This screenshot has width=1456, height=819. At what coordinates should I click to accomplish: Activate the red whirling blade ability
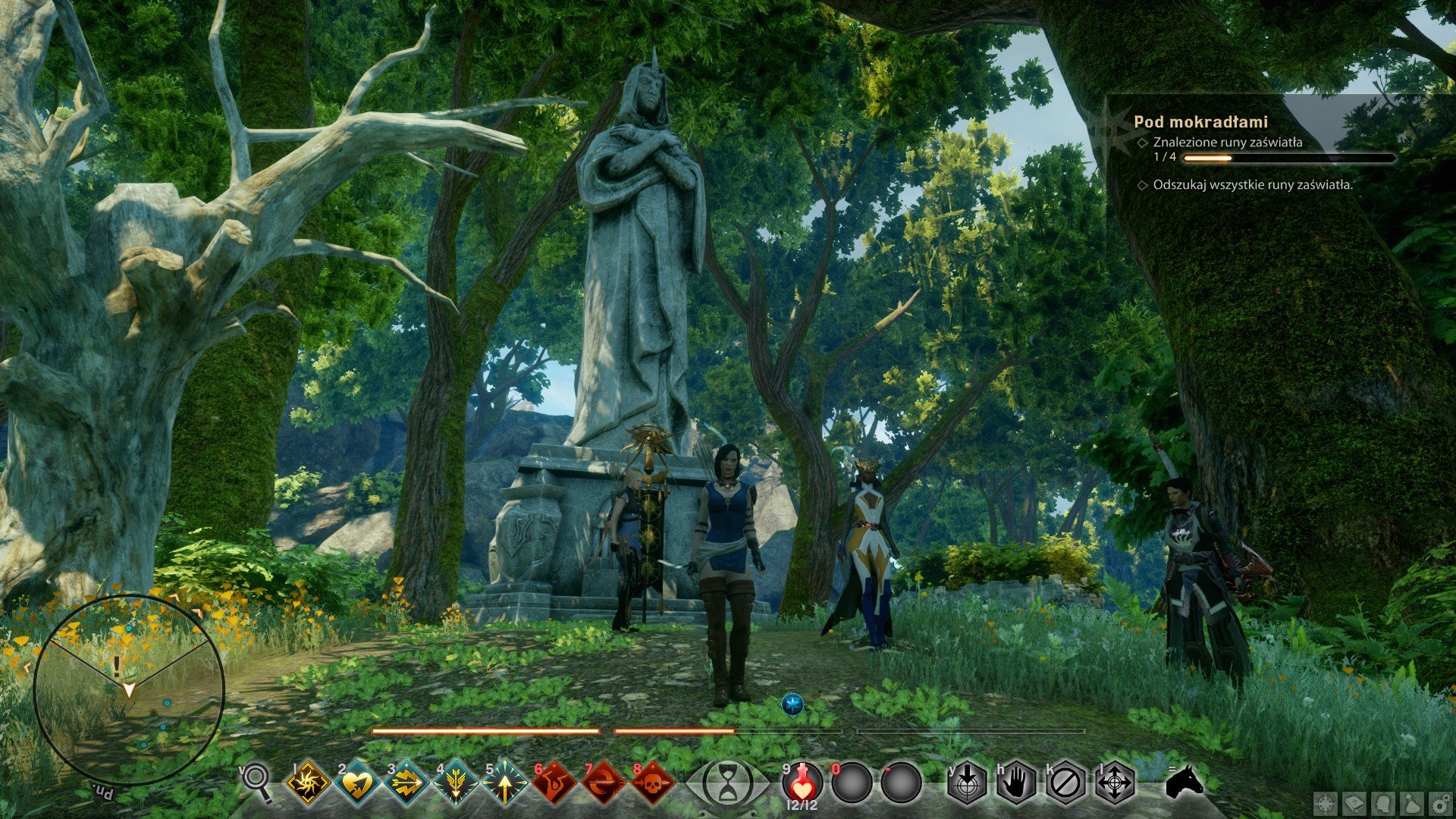[604, 783]
